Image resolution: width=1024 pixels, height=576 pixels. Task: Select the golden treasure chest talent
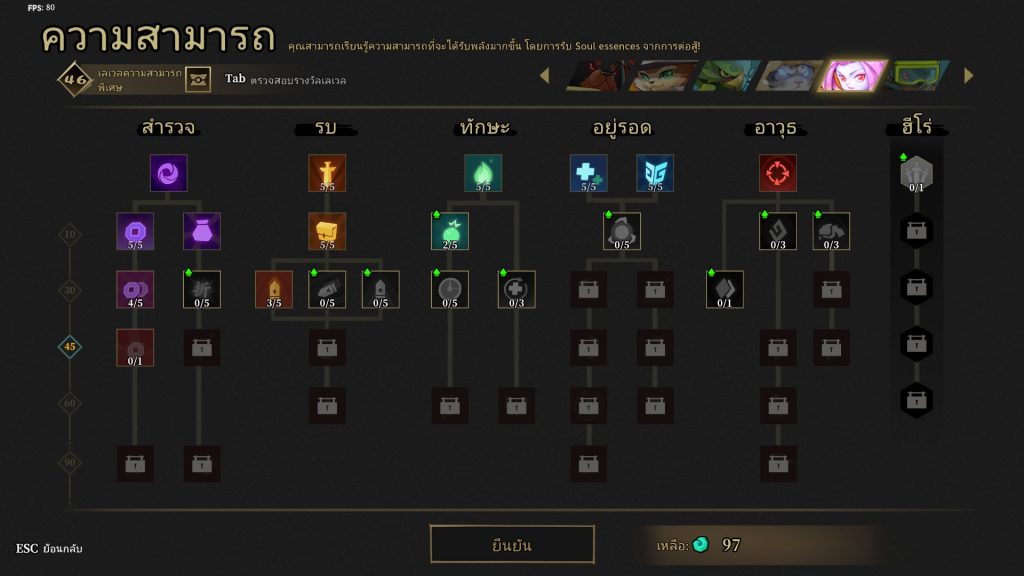click(327, 231)
